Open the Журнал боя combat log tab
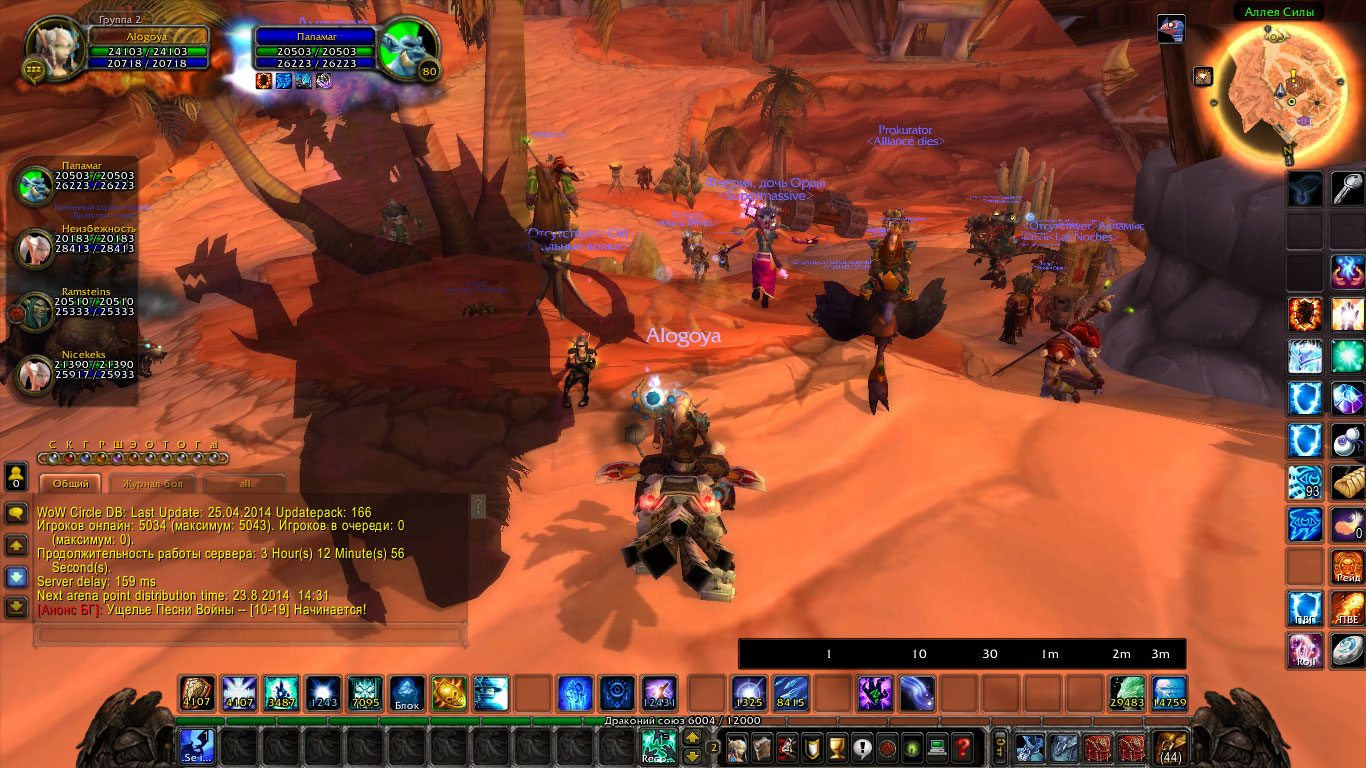Viewport: 1366px width, 768px height. coord(152,484)
